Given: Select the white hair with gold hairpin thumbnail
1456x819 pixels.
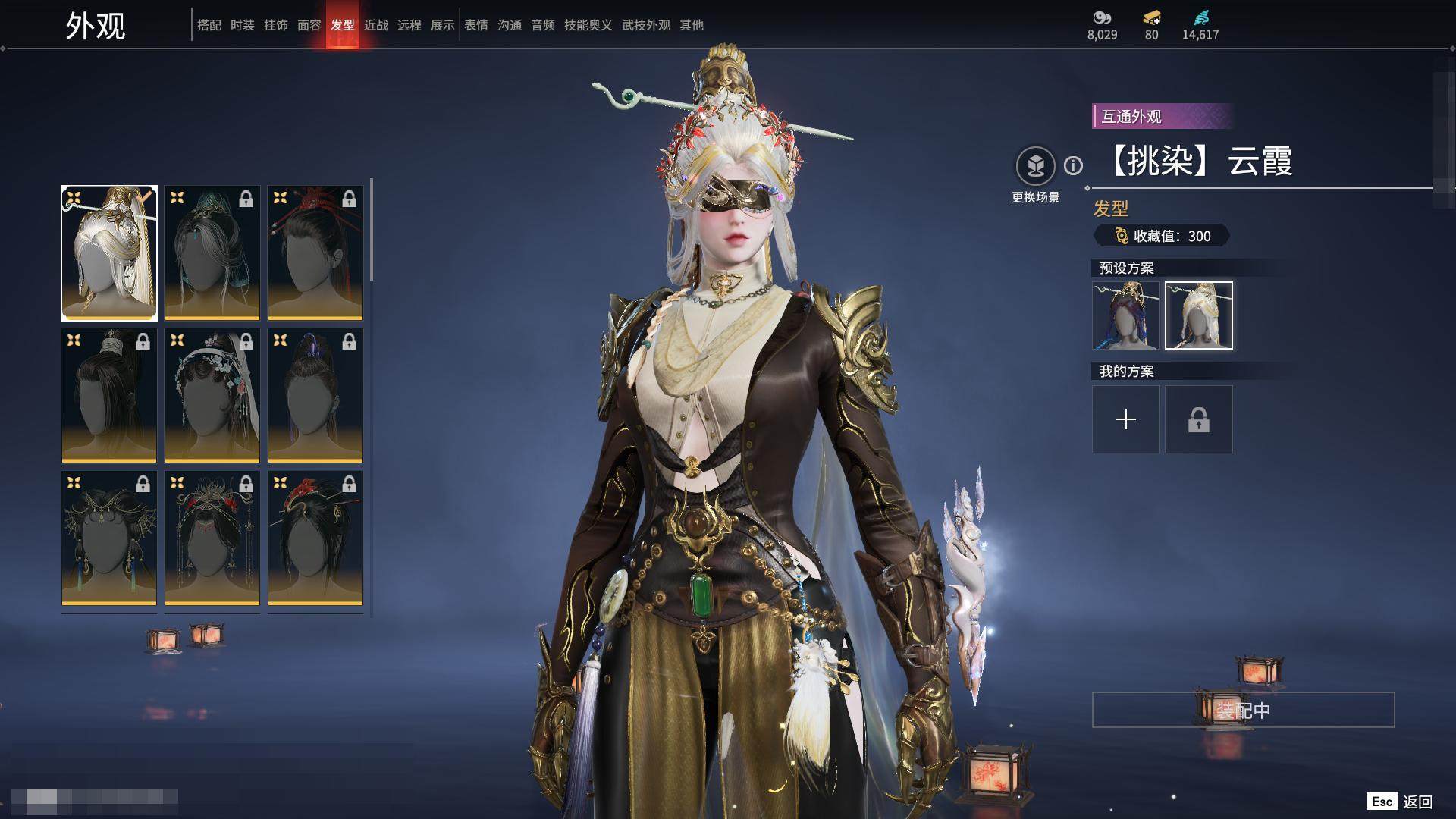Looking at the screenshot, I should pyautogui.click(x=109, y=253).
